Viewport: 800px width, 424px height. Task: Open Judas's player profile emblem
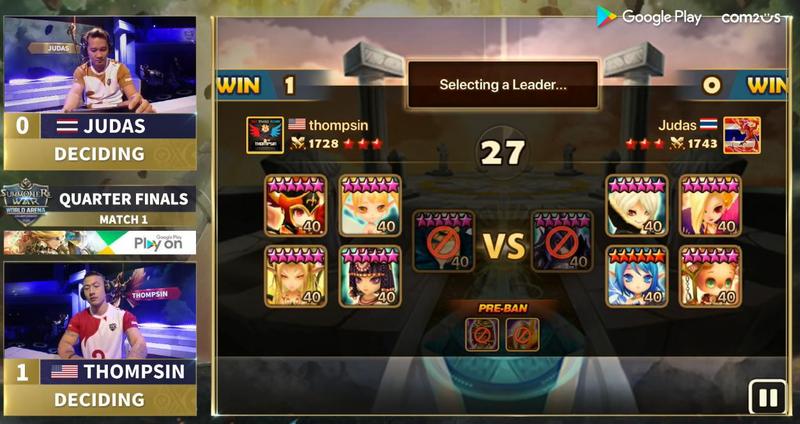click(742, 135)
